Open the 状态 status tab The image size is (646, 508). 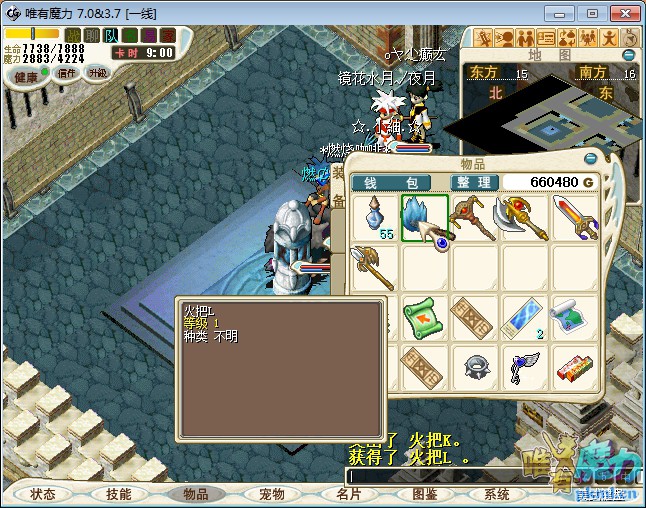pyautogui.click(x=43, y=494)
